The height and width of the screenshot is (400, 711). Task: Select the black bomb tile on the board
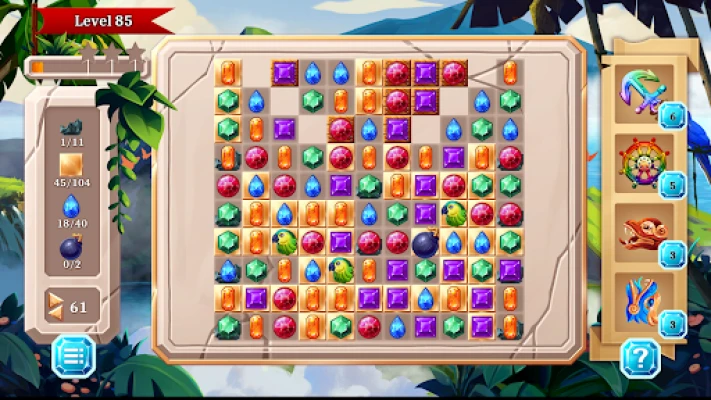pyautogui.click(x=425, y=242)
